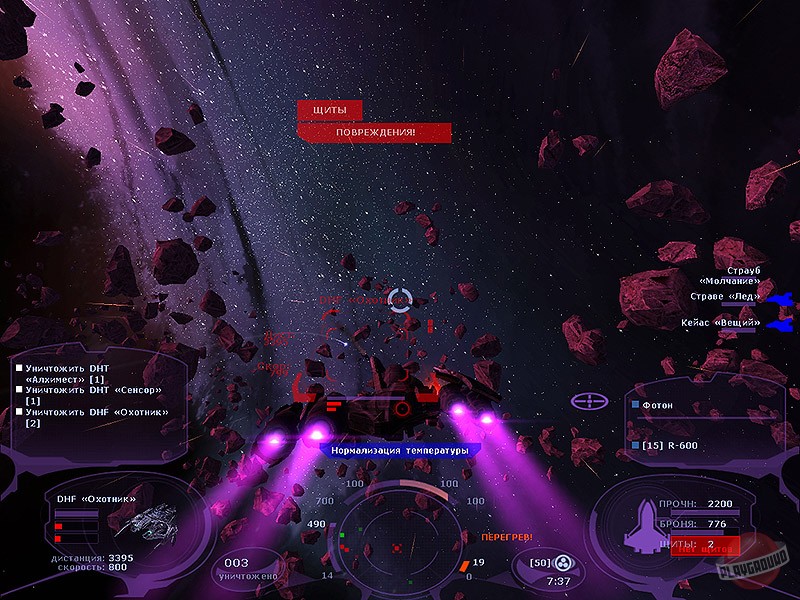This screenshot has height=600, width=800.
Task: Click the player ship status icon
Action: point(640,524)
